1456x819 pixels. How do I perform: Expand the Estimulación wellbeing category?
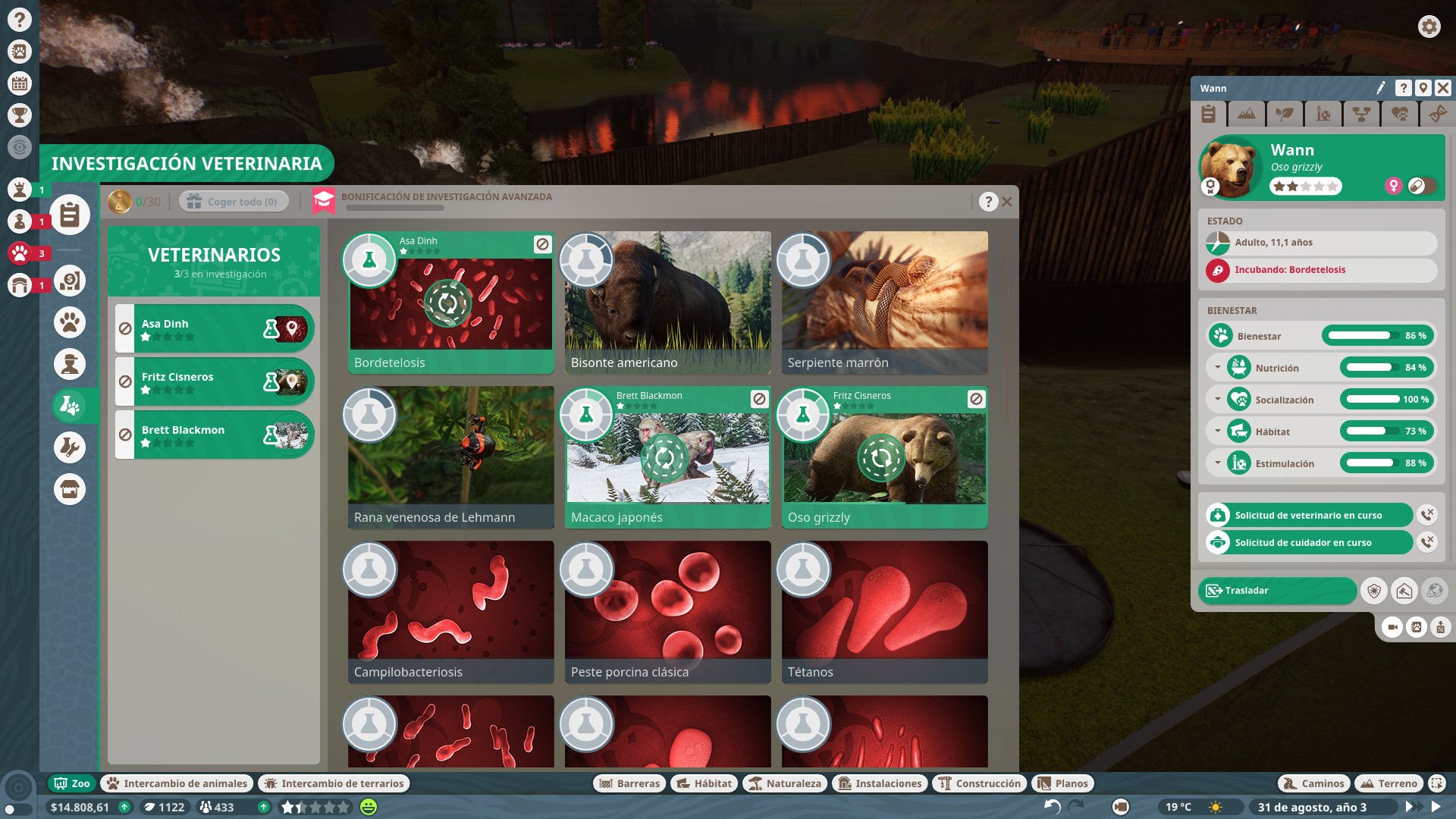pyautogui.click(x=1219, y=463)
